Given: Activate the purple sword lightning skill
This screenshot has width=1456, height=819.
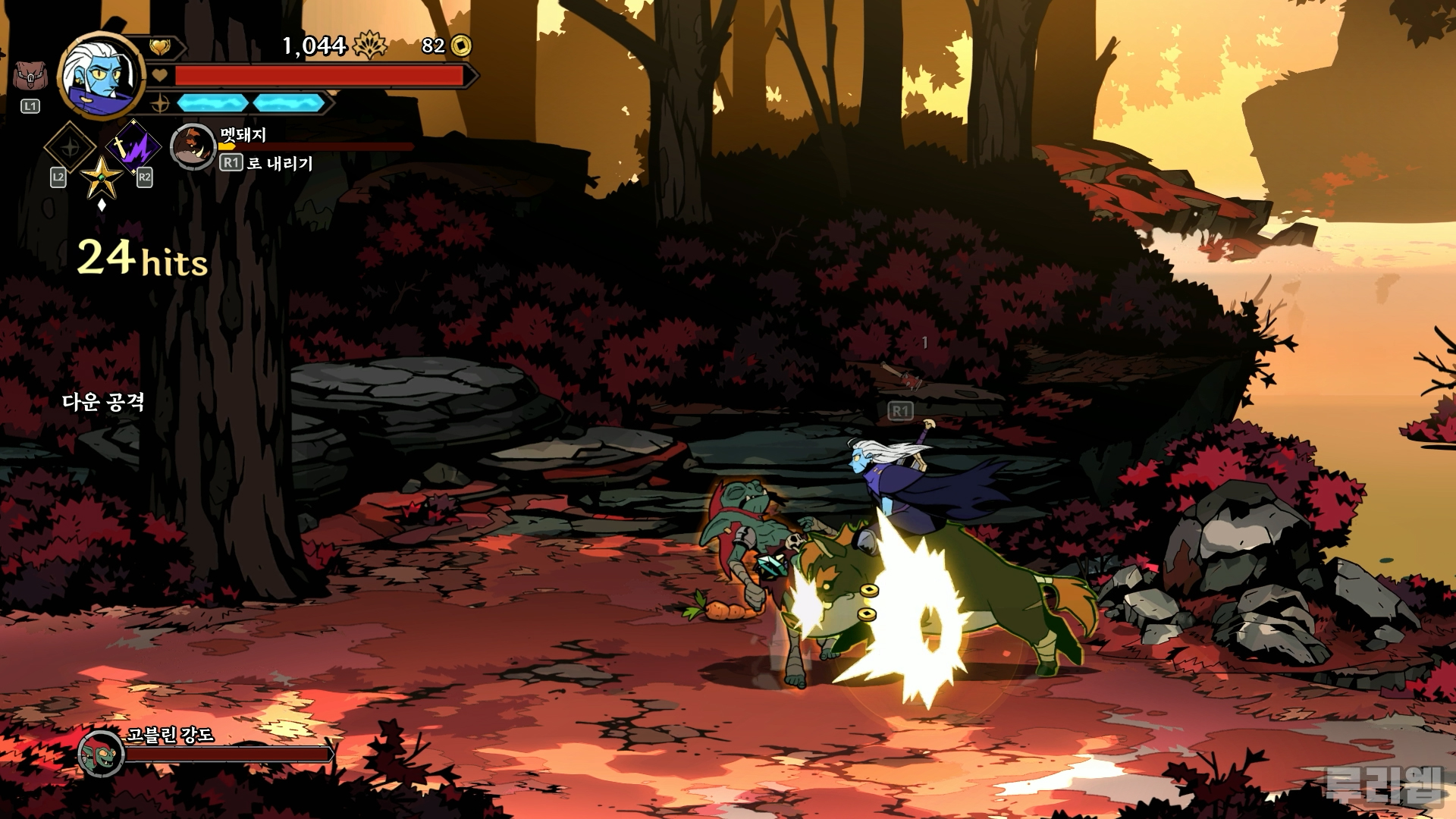Looking at the screenshot, I should click(x=133, y=146).
